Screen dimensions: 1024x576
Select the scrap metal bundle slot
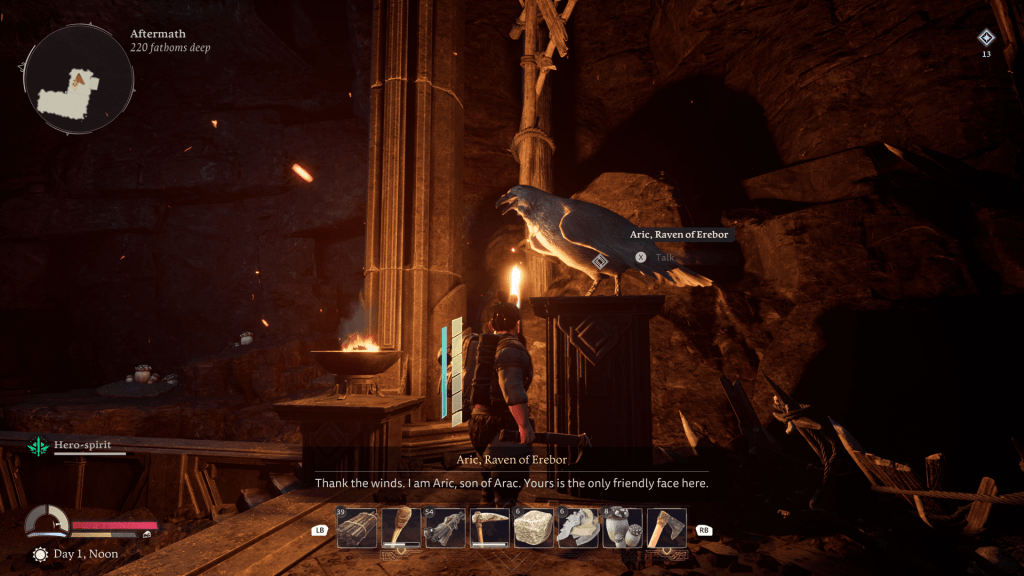click(x=445, y=528)
